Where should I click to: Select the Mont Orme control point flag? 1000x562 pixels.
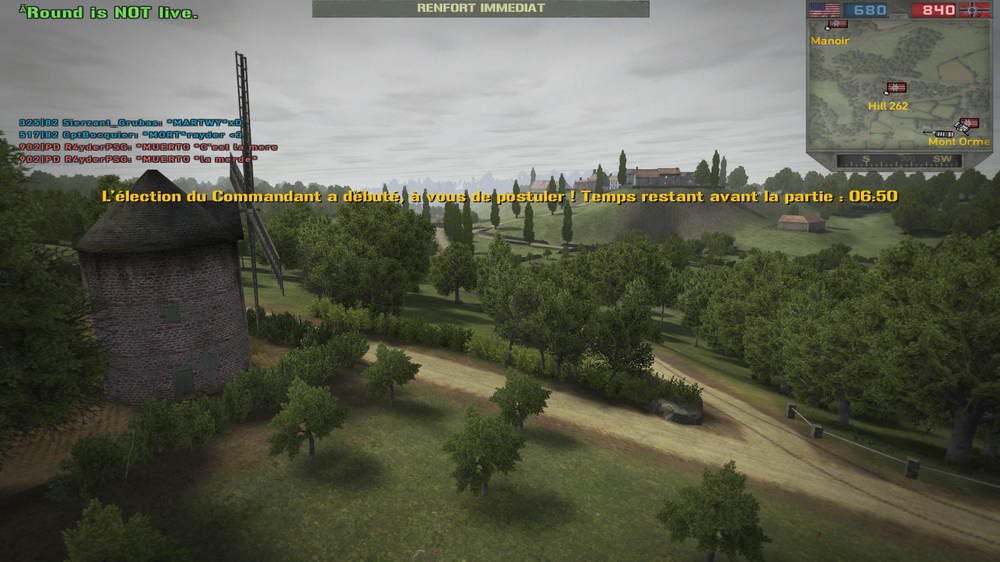point(968,124)
